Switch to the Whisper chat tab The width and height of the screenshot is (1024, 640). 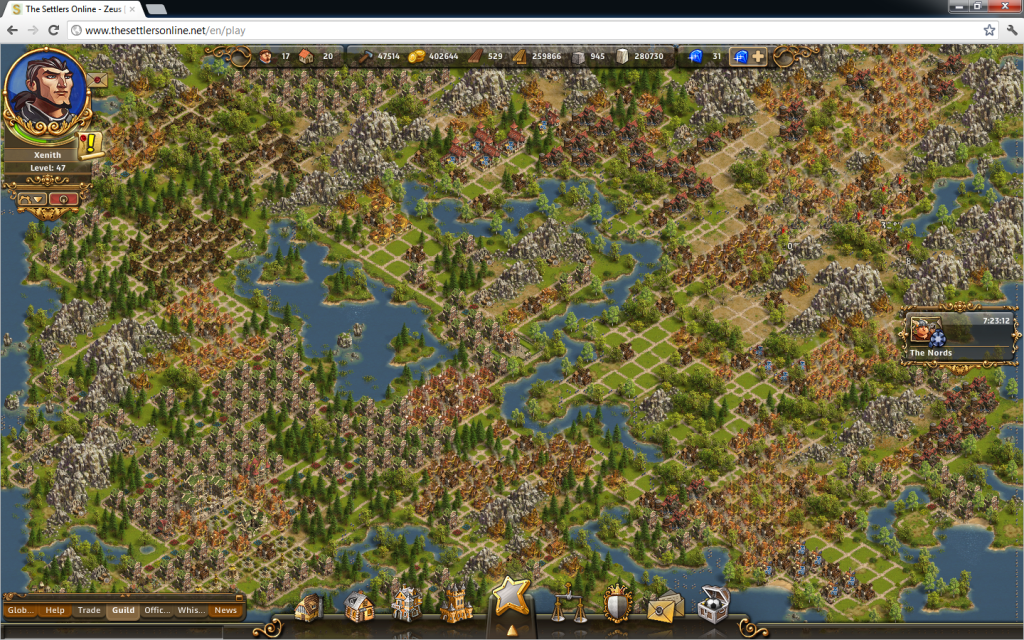[x=191, y=610]
